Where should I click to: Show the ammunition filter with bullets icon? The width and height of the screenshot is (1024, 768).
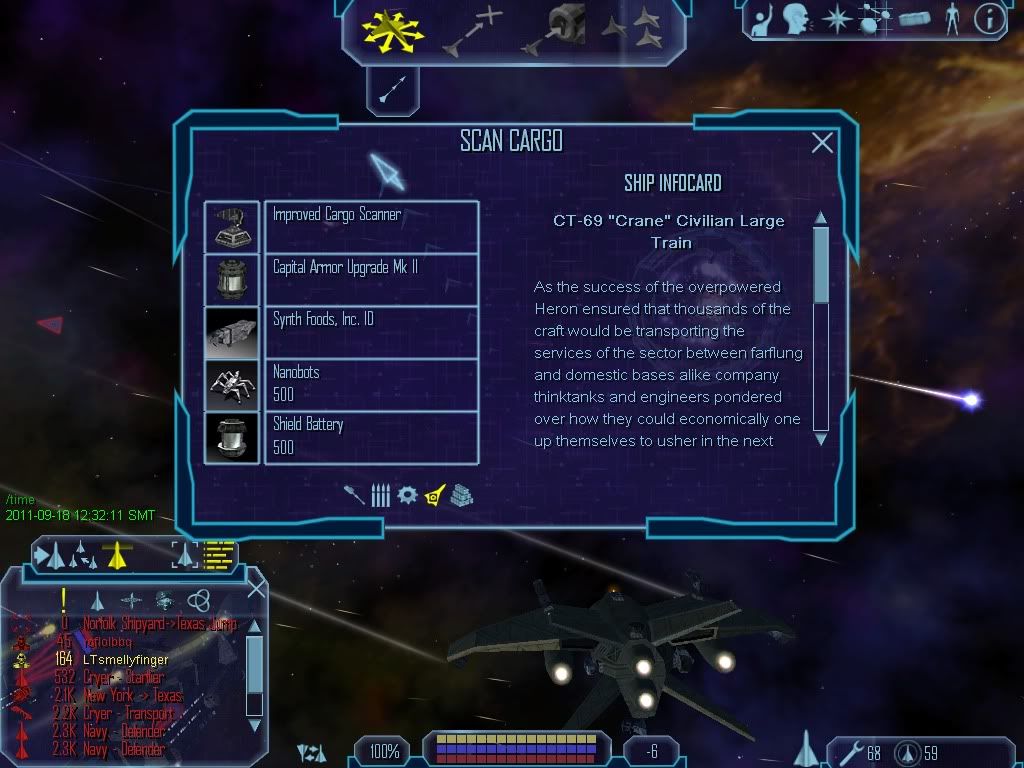(x=380, y=495)
